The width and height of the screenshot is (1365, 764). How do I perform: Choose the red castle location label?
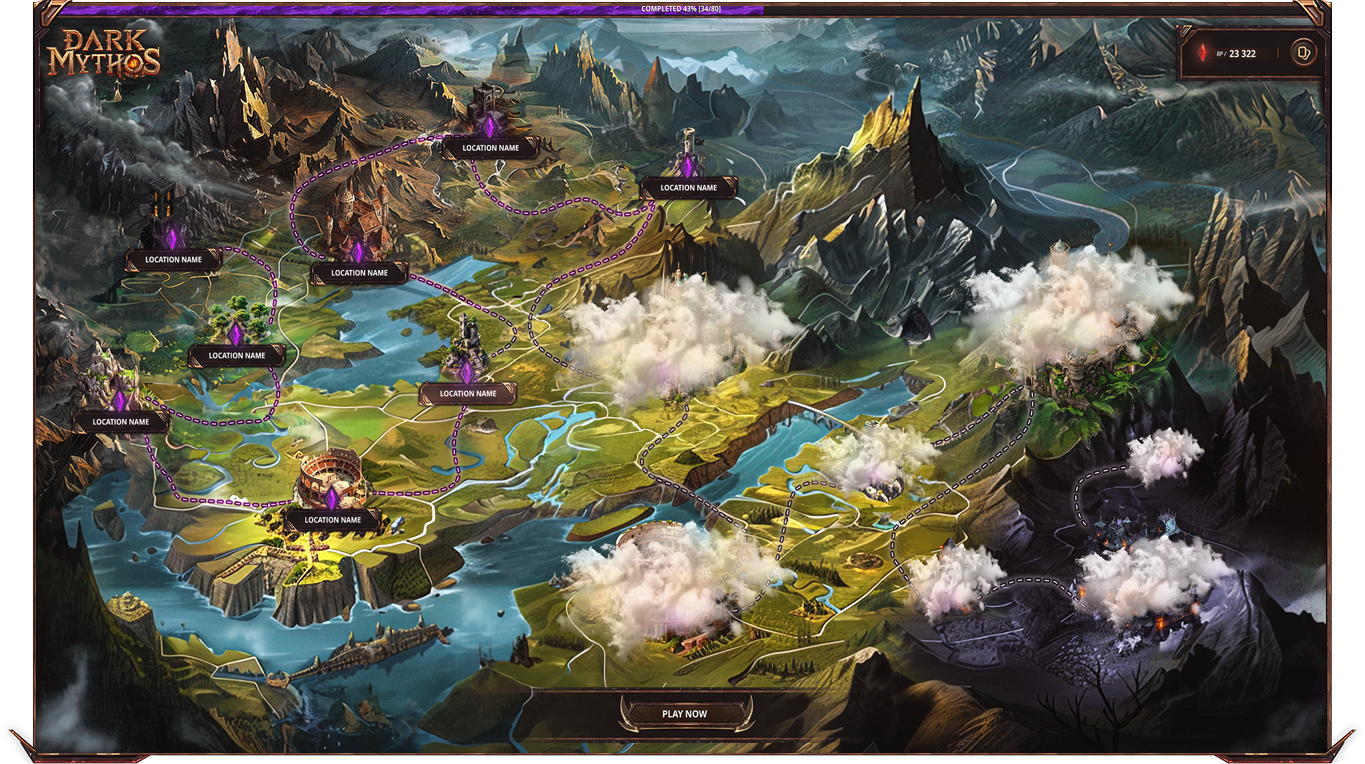point(359,272)
